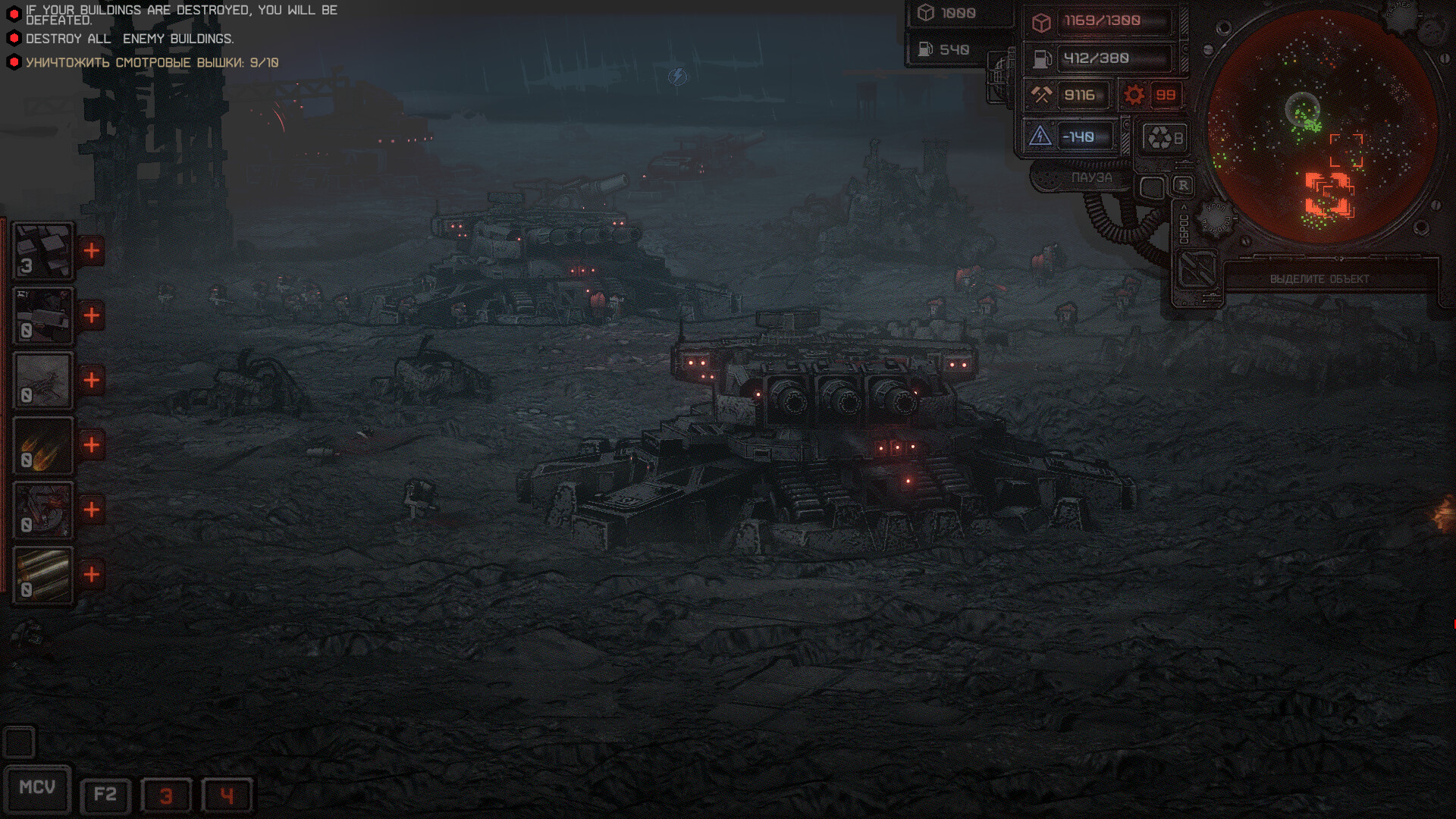This screenshot has height=819, width=1456.
Task: Select the aircraft strike sidebar icon
Action: pyautogui.click(x=42, y=379)
